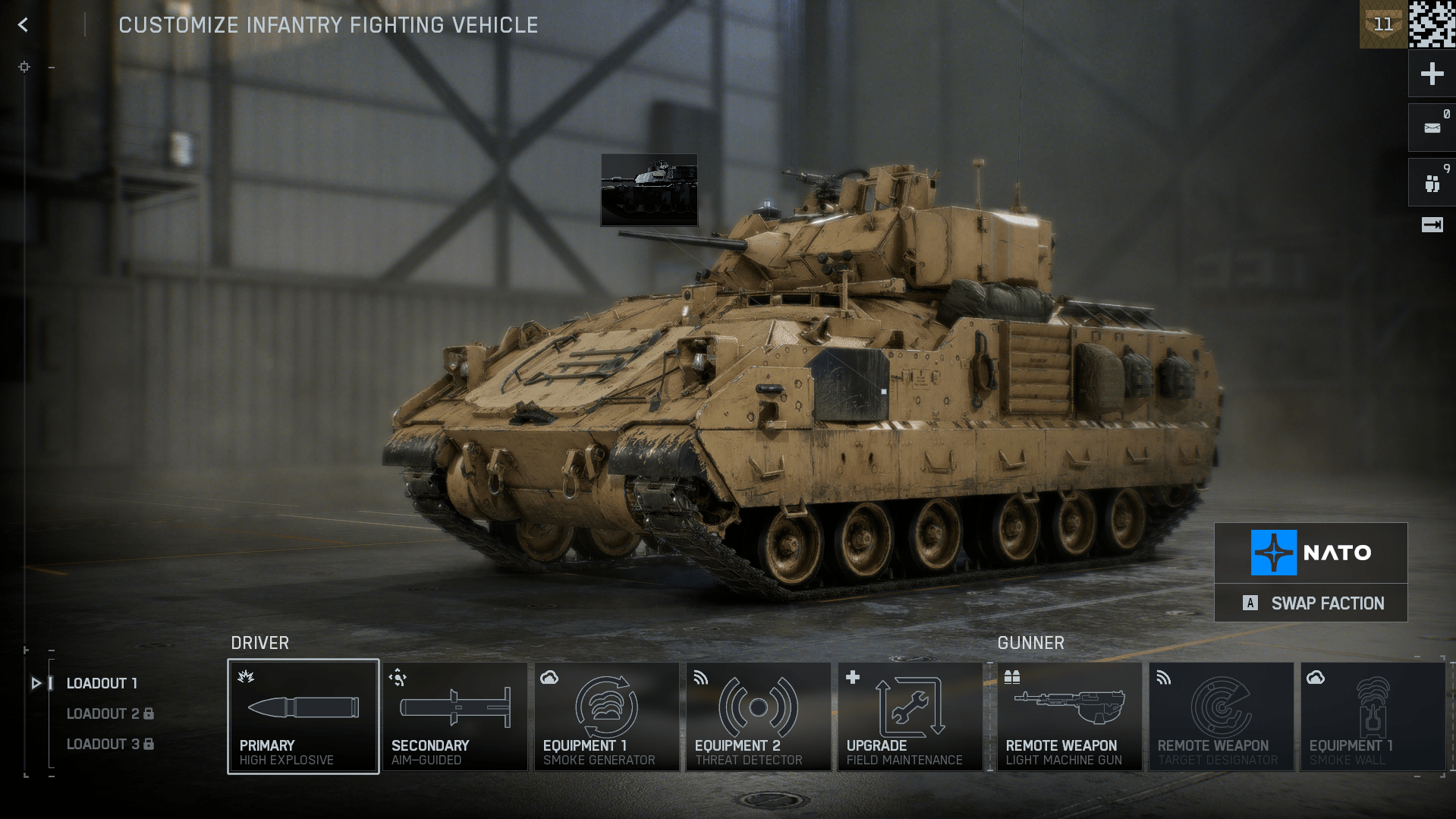Open the Secondary Aim-Guided weapon slot
1456x819 pixels.
454,717
